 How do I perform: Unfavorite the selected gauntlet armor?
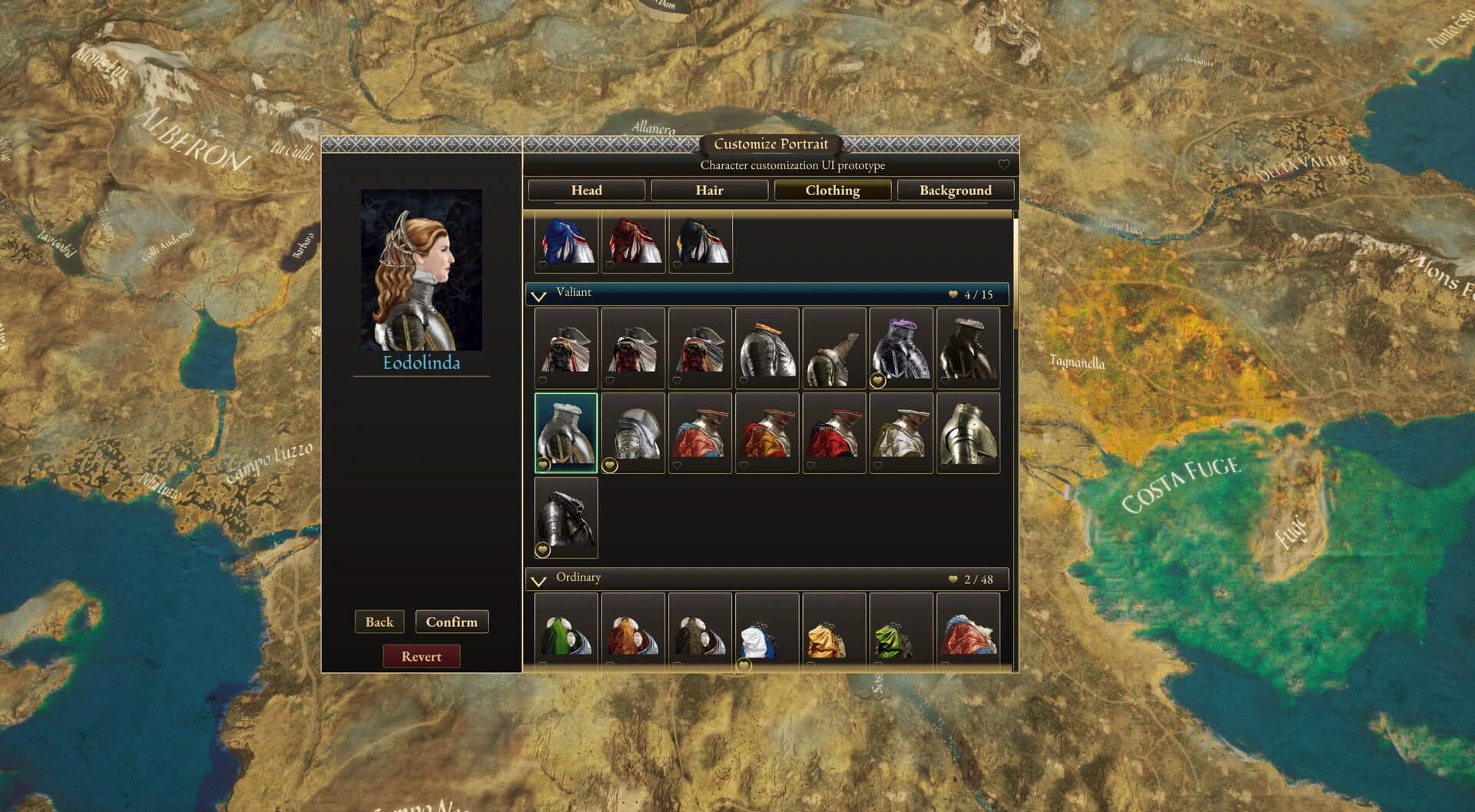[545, 464]
